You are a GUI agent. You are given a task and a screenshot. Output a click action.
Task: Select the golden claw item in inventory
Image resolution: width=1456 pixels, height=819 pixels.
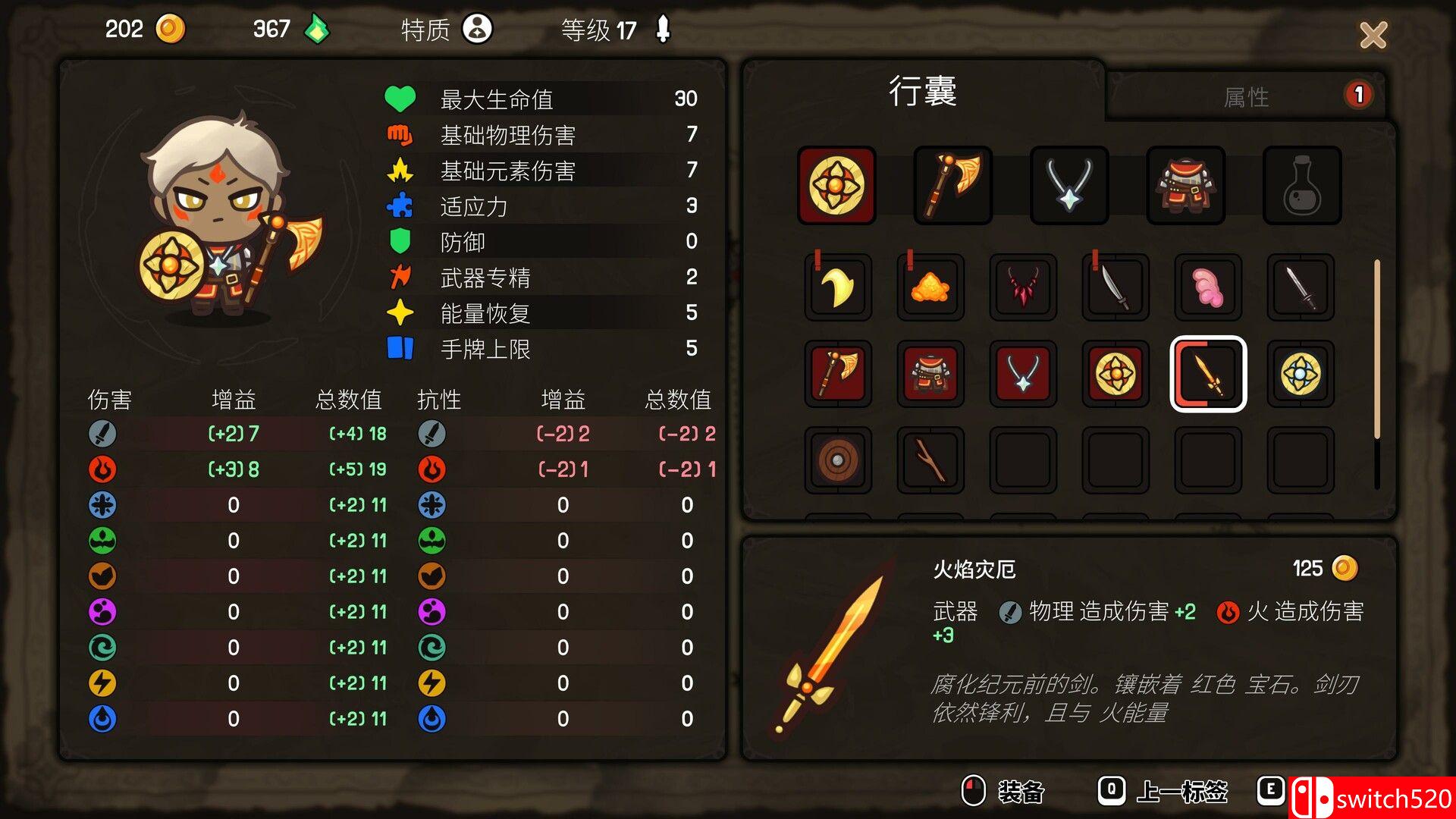click(x=836, y=287)
